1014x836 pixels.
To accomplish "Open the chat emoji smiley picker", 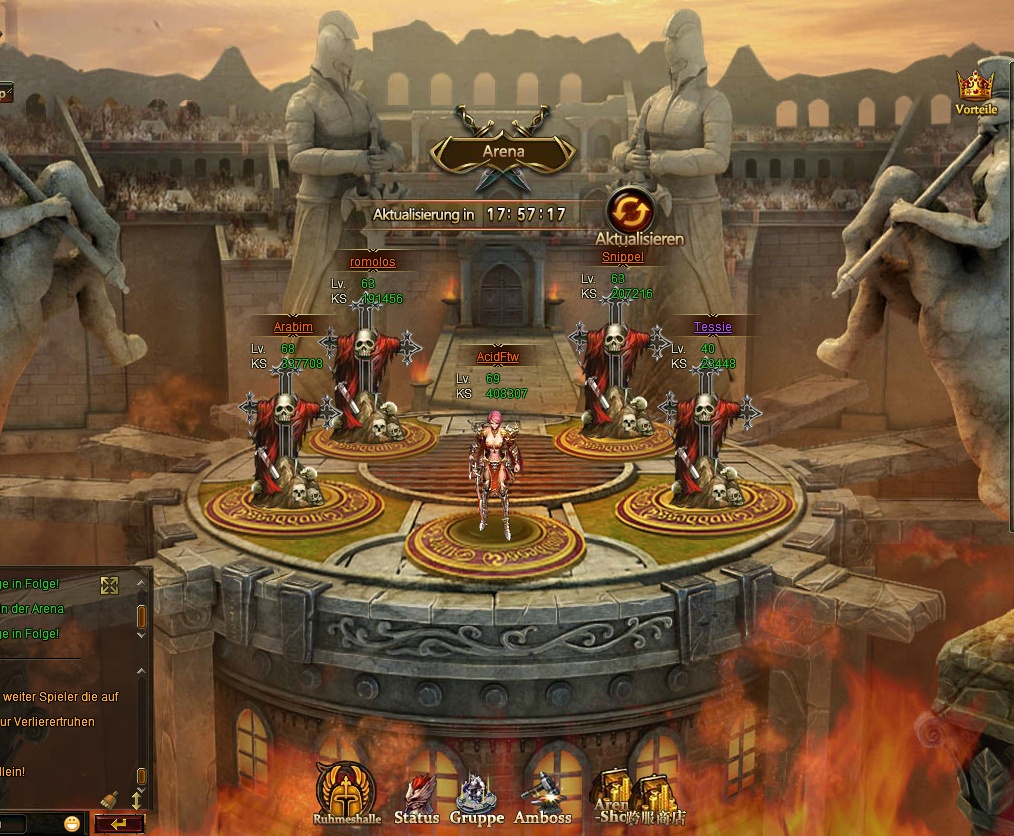I will [72, 824].
